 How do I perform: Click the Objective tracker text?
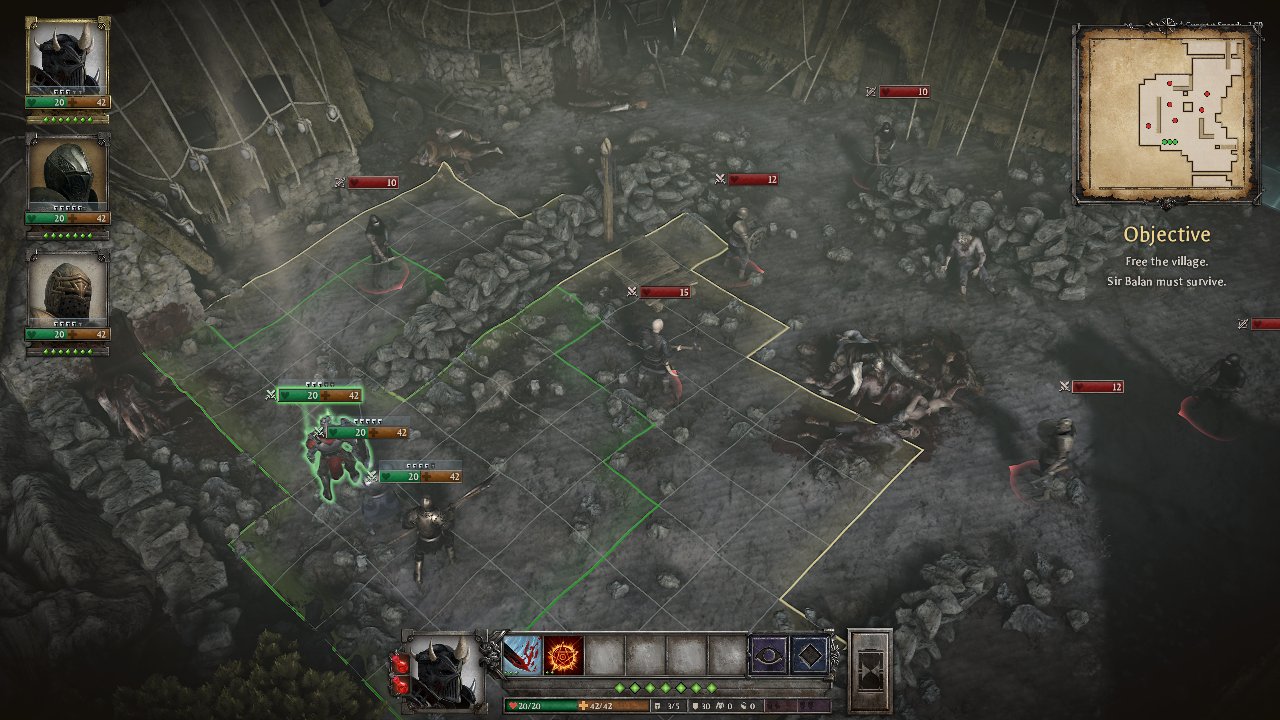(x=1166, y=235)
